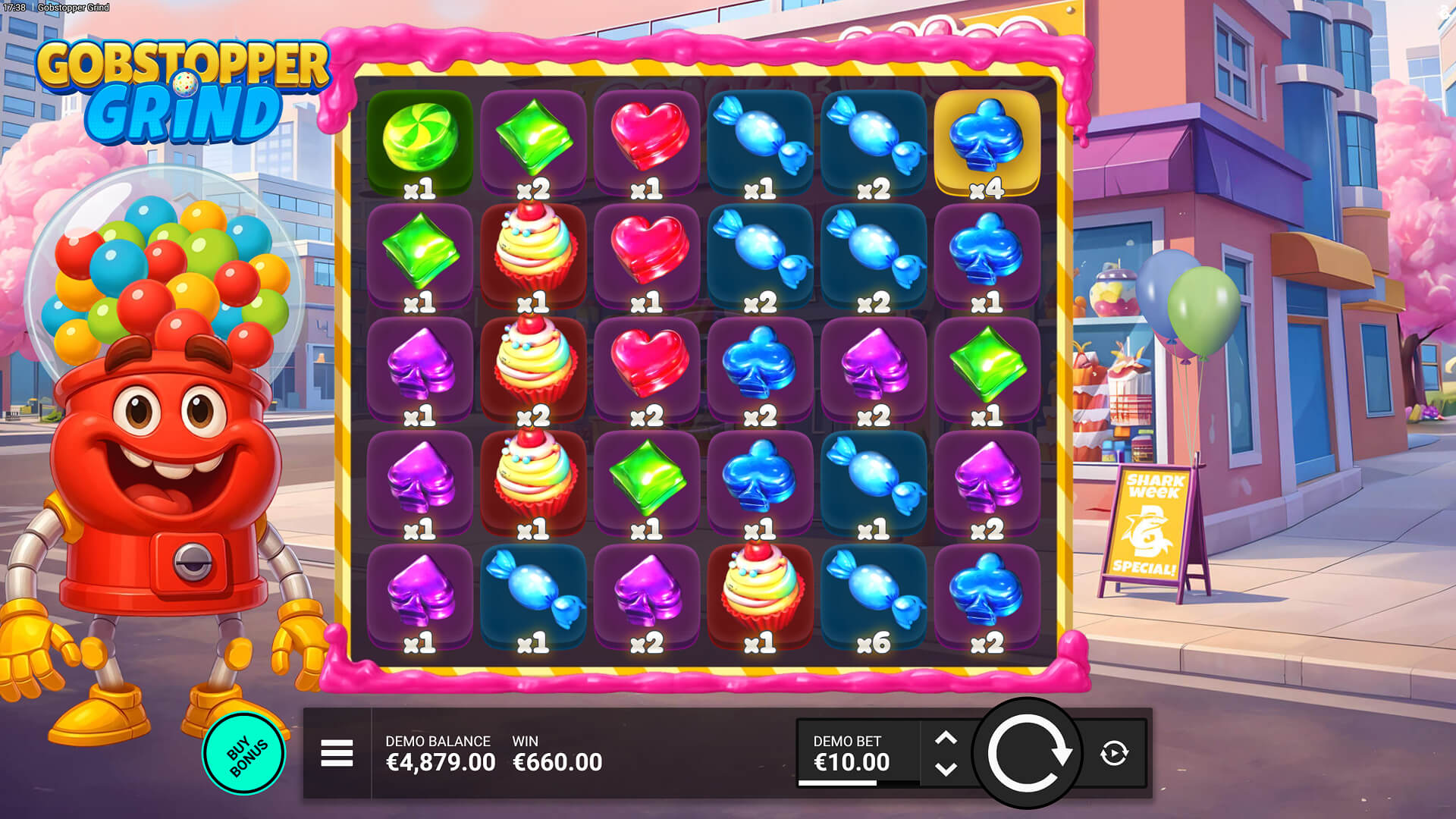Image resolution: width=1456 pixels, height=819 pixels.
Task: Spin the reels with the circular arrow
Action: click(1028, 753)
